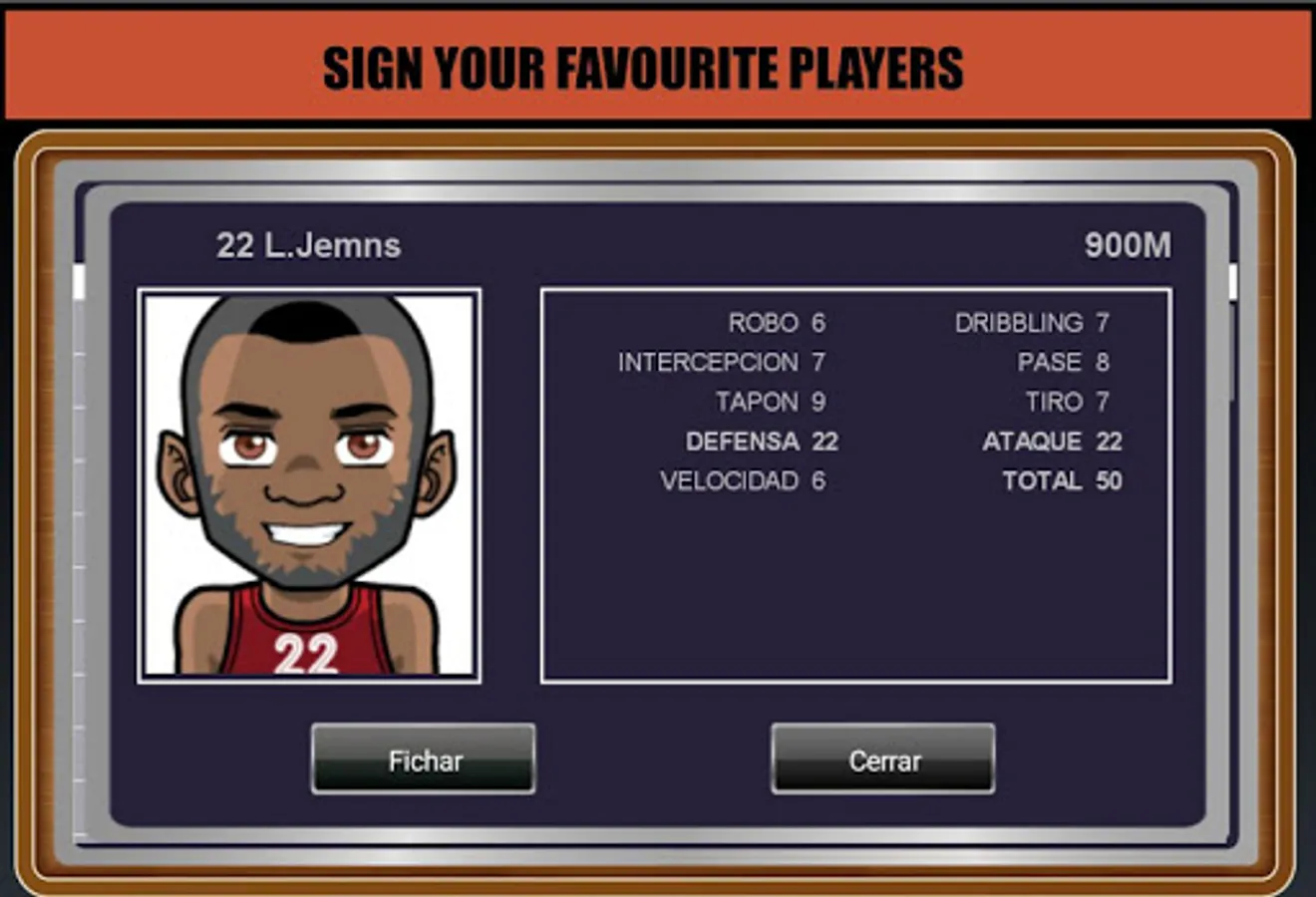This screenshot has width=1316, height=897.
Task: Click the Fichar button to sign L.Jemns
Action: 423,760
